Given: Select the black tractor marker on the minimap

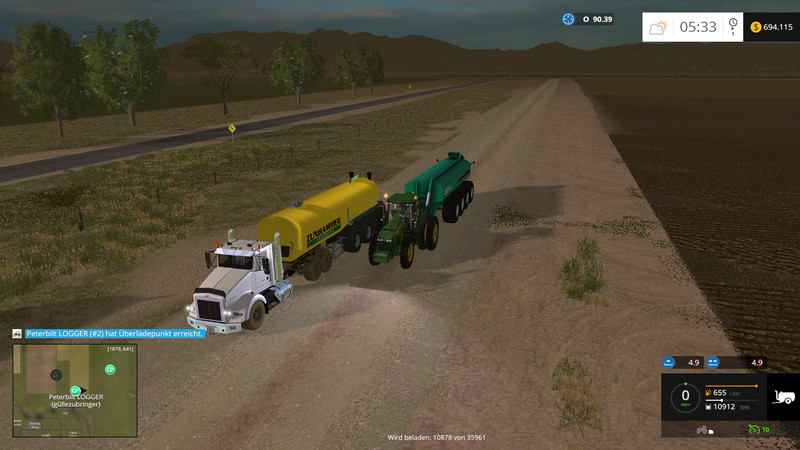Looking at the screenshot, I should 56,375.
